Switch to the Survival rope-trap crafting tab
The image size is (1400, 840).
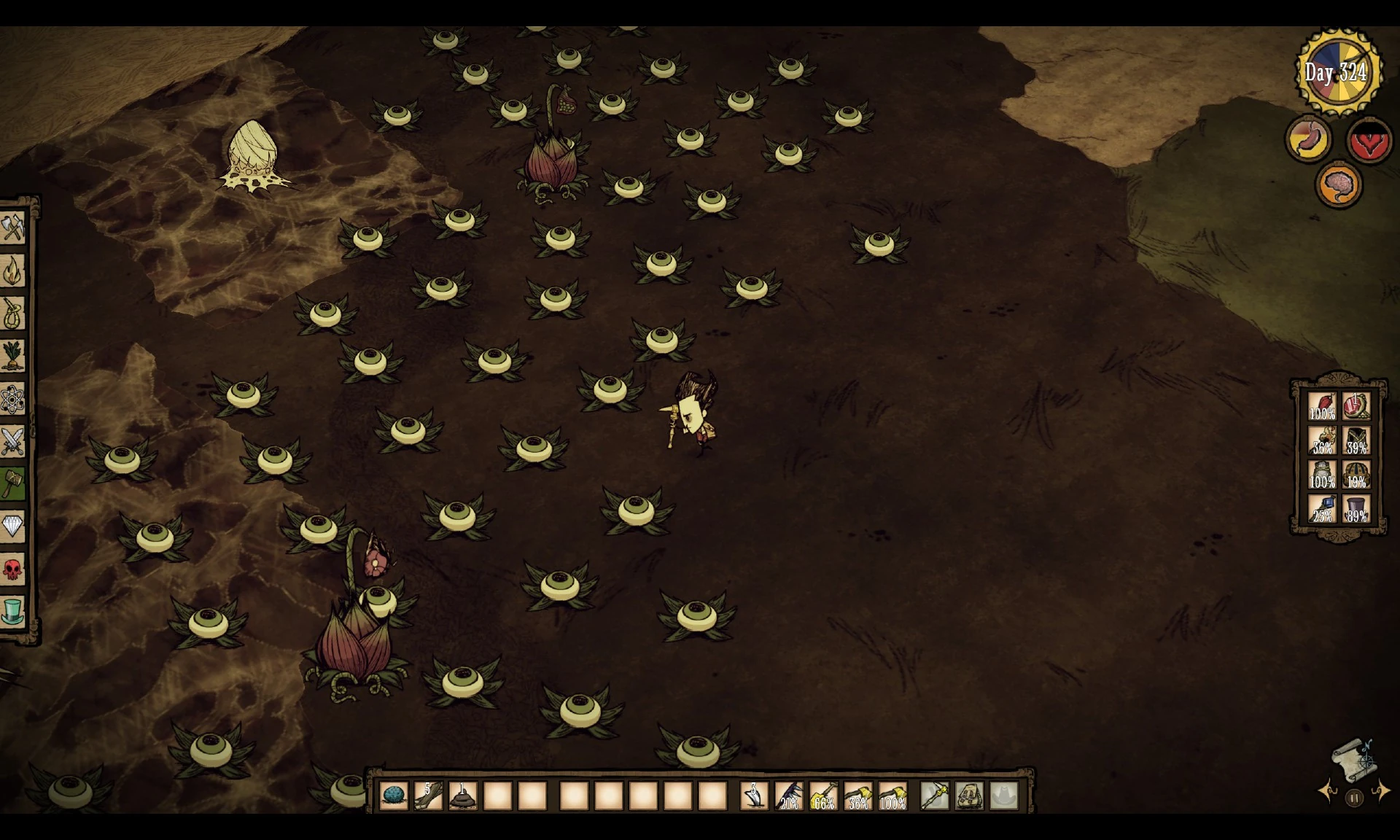12,314
